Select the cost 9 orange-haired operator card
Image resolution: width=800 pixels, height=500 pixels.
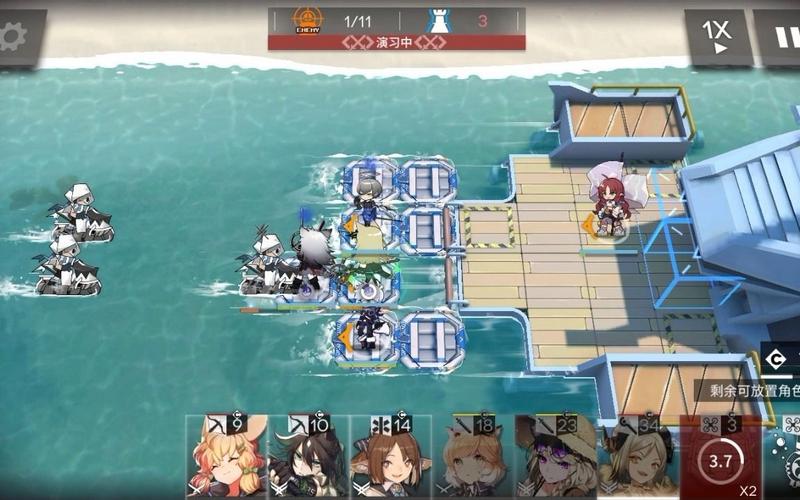click(226, 458)
